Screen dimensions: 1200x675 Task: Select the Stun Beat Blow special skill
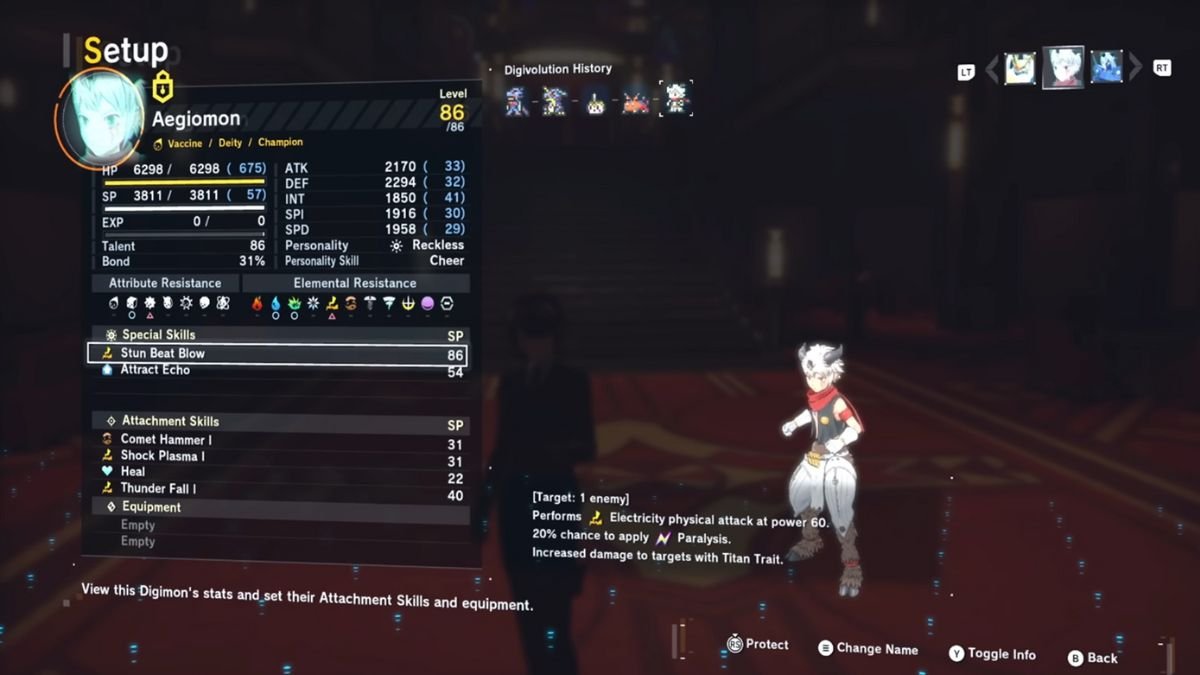[276, 354]
